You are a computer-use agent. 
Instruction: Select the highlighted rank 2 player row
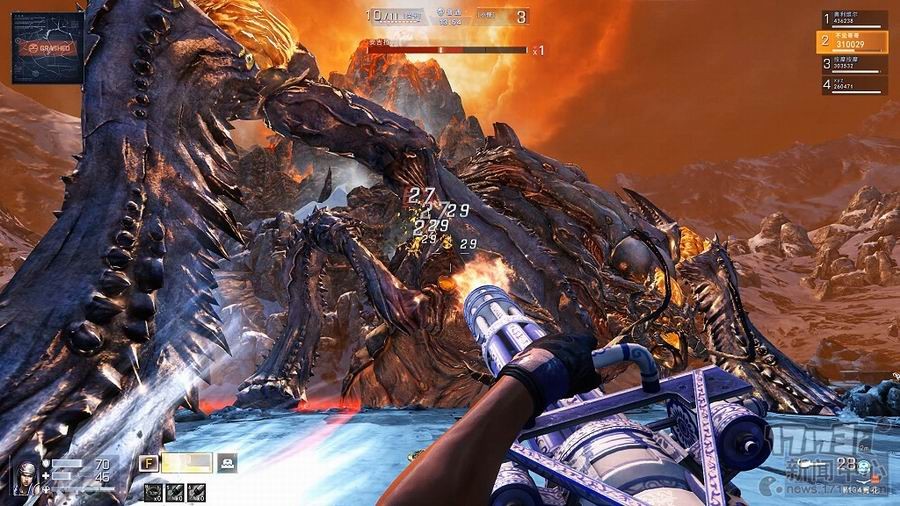point(854,41)
